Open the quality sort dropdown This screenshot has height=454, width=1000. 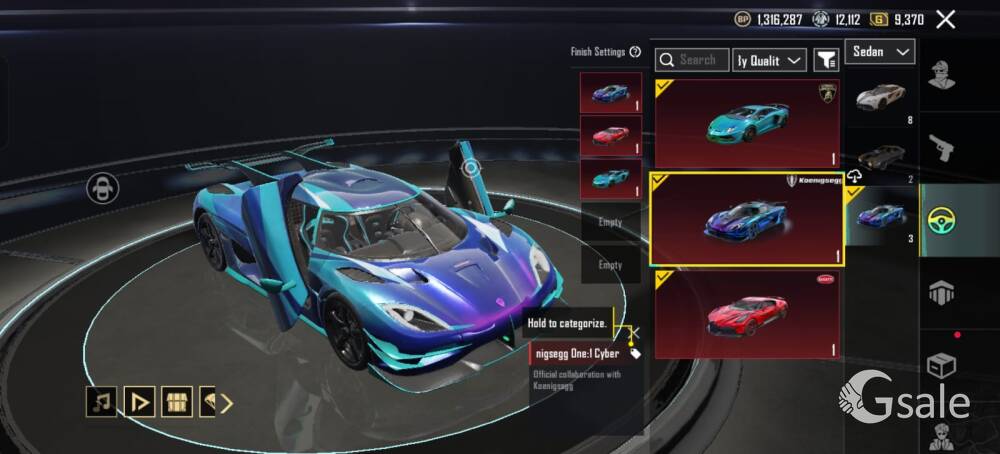point(769,60)
